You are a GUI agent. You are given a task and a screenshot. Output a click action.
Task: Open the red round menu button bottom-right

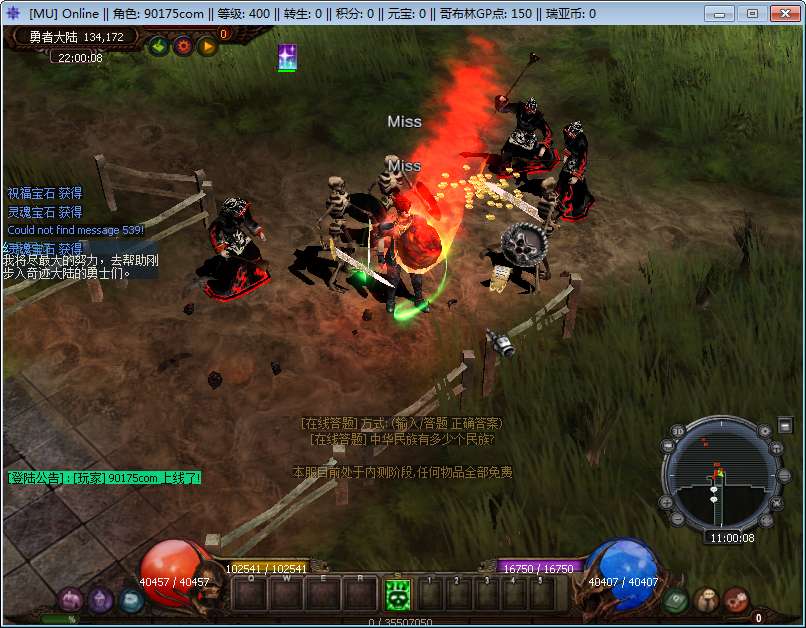point(736,600)
